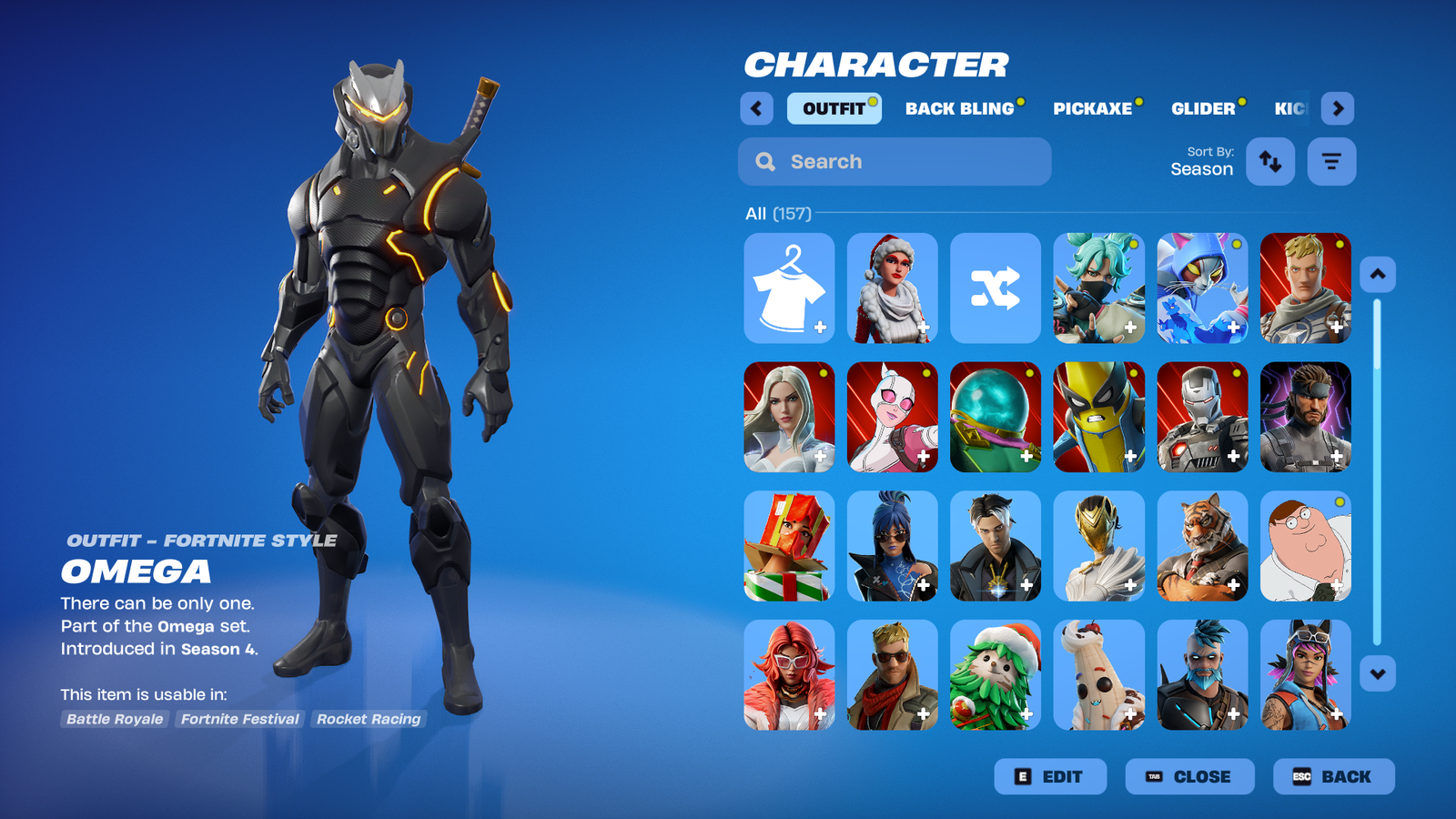This screenshot has width=1456, height=819.
Task: Select the tiger character outfit
Action: coord(1202,546)
